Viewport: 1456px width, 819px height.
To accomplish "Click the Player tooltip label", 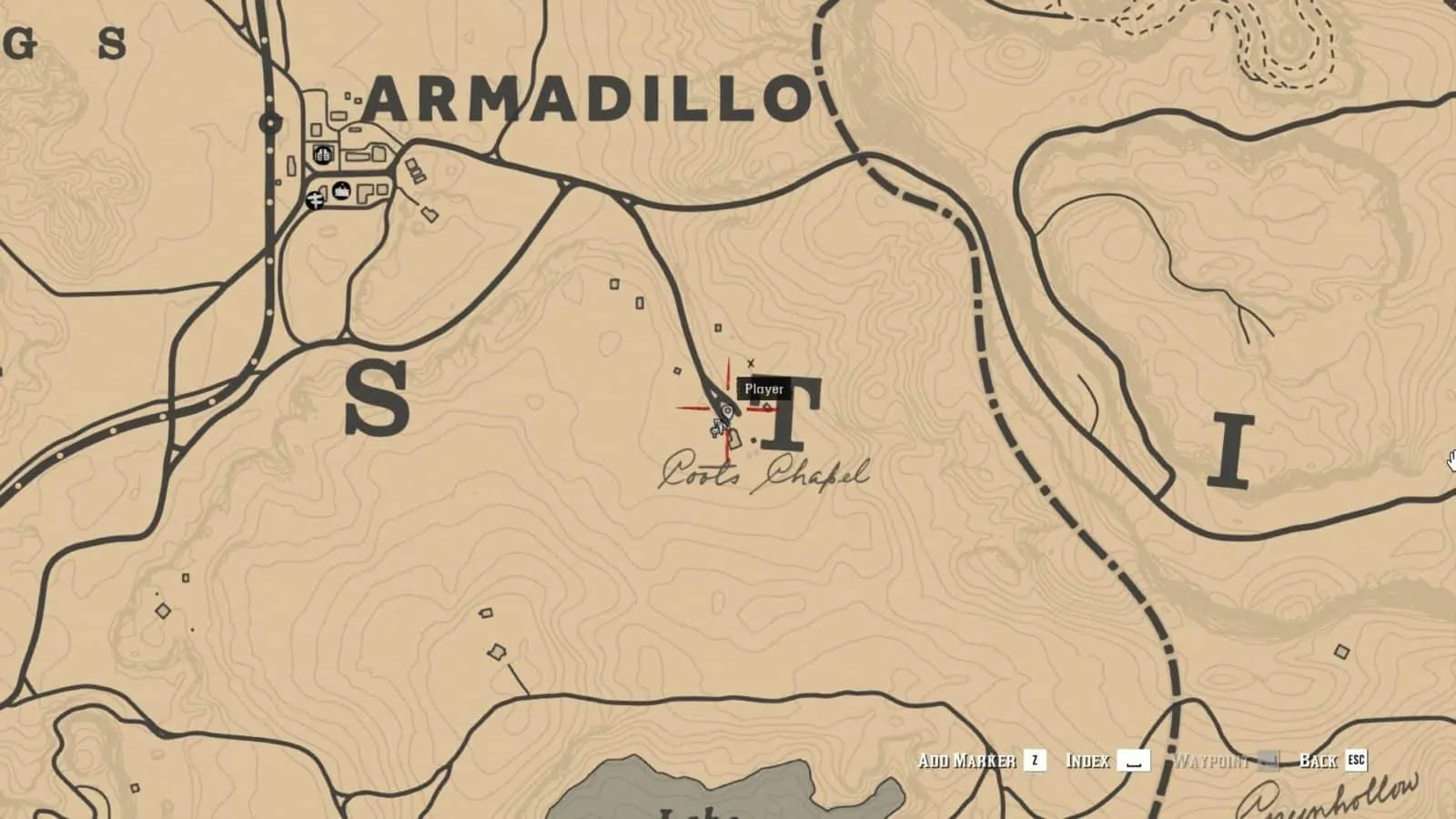I will [x=764, y=389].
